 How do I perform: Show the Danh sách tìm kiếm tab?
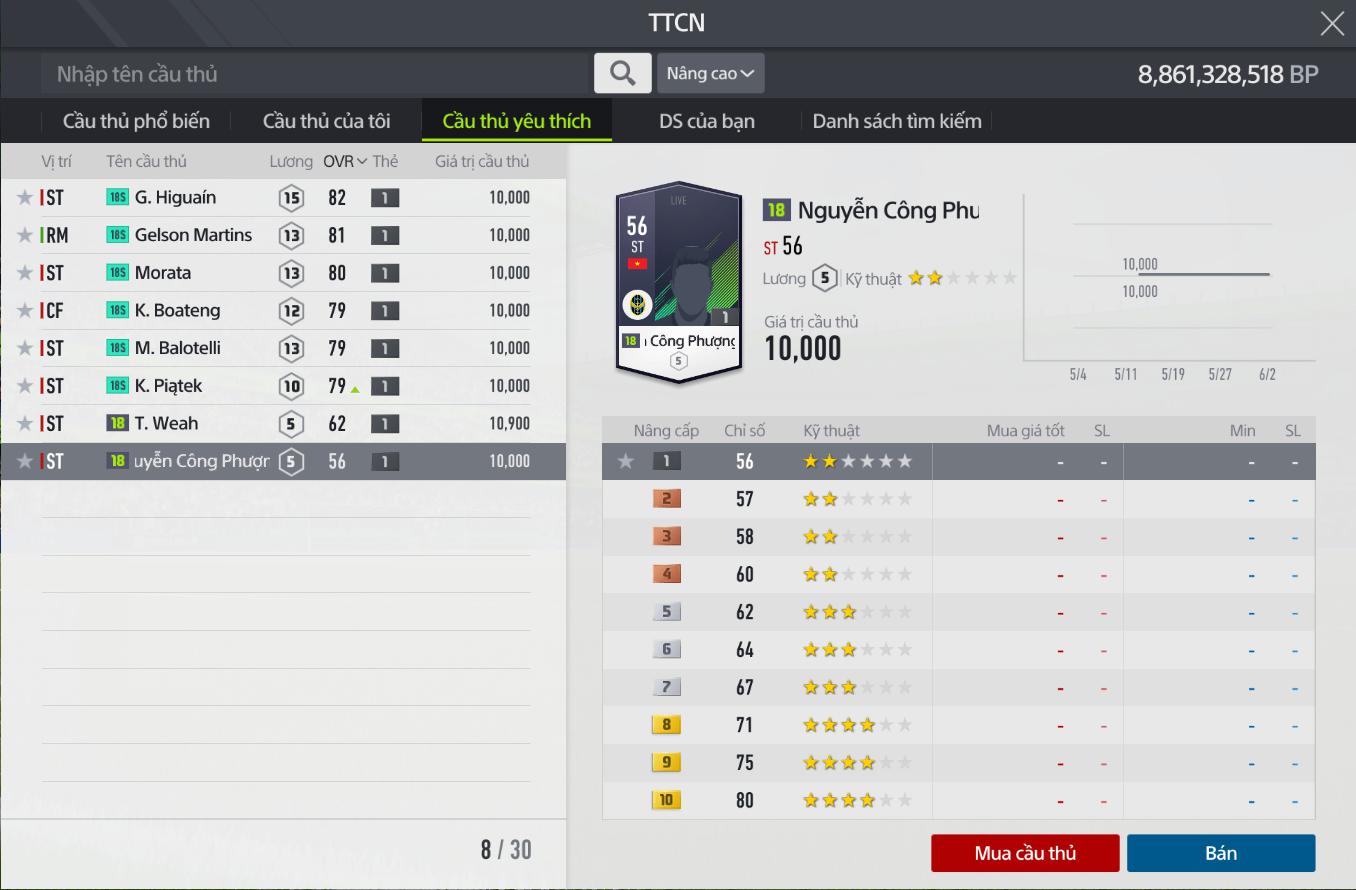click(x=896, y=121)
